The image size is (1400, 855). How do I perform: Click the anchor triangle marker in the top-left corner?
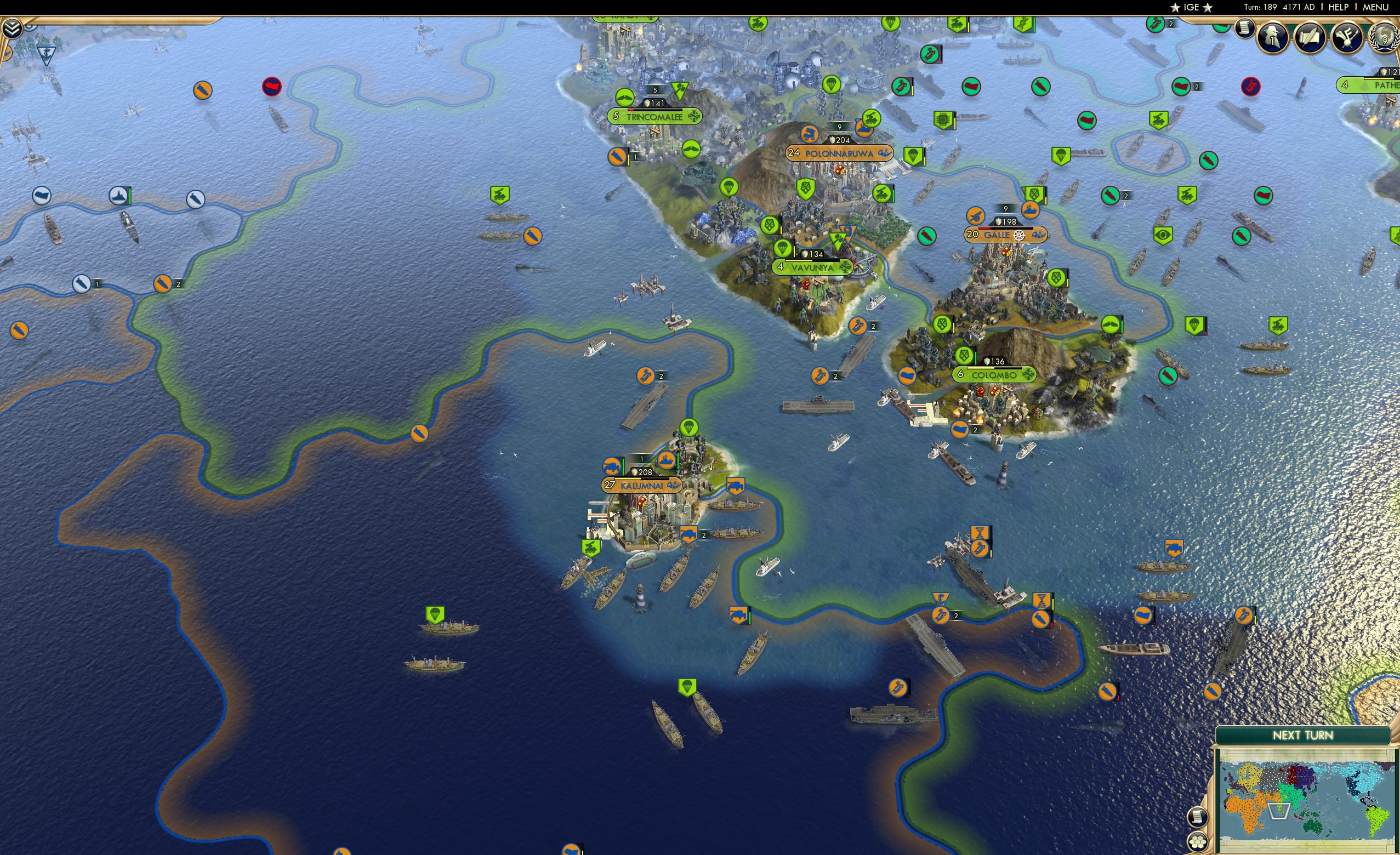tap(47, 55)
